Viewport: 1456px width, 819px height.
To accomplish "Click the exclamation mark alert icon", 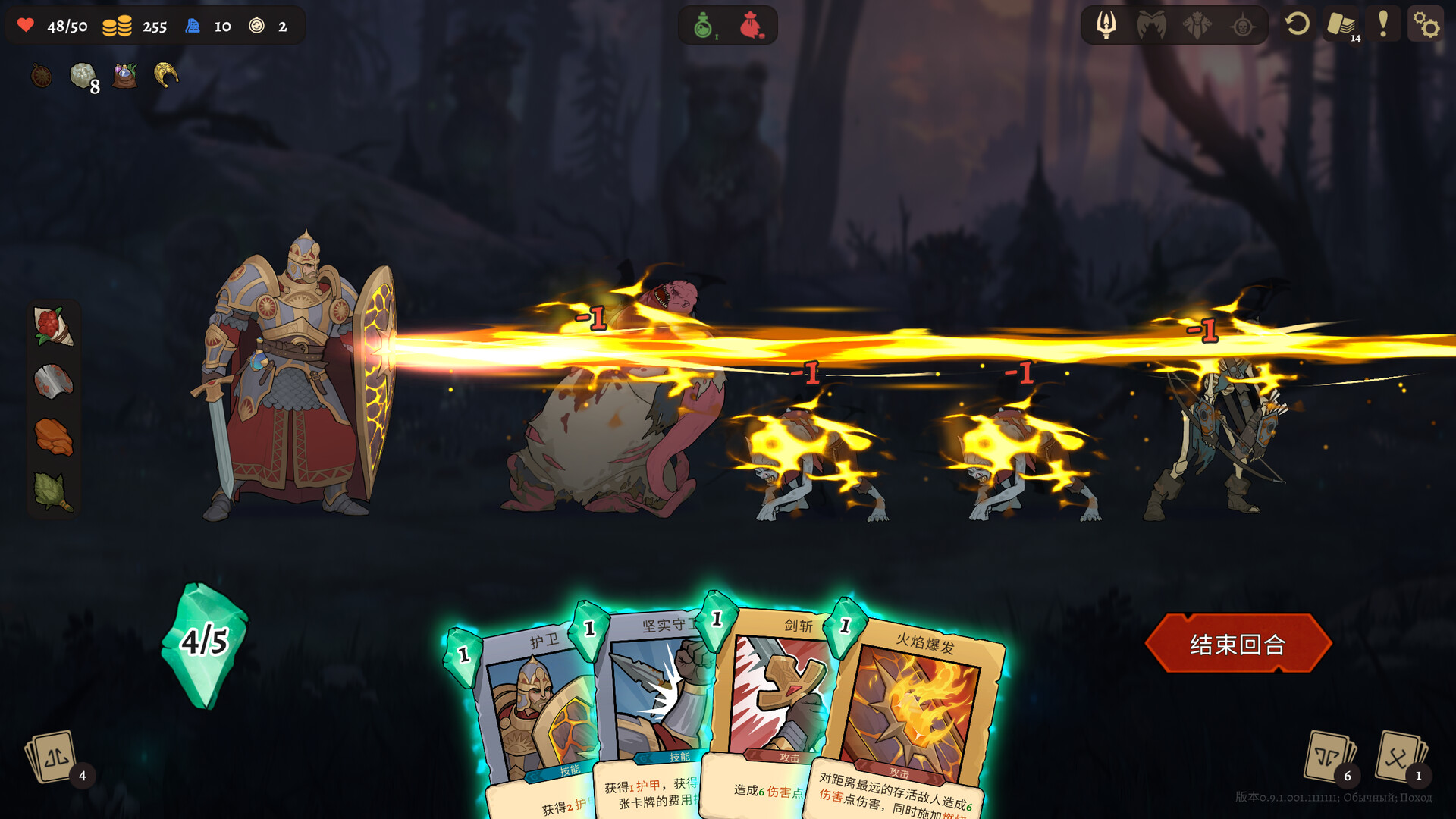I will 1383,25.
